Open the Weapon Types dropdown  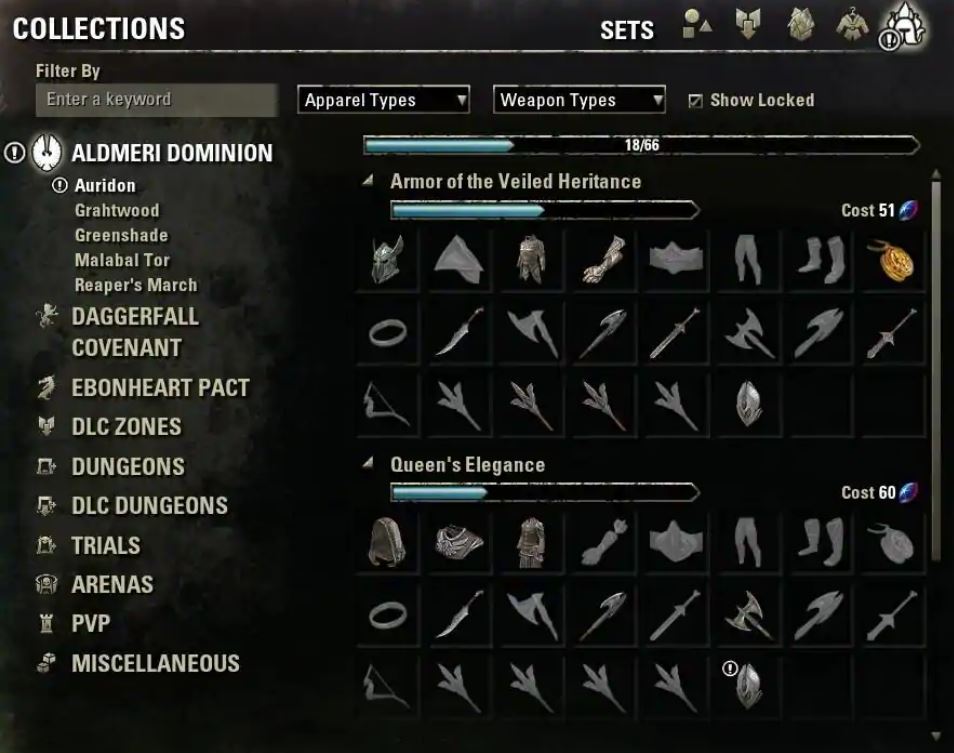[580, 100]
